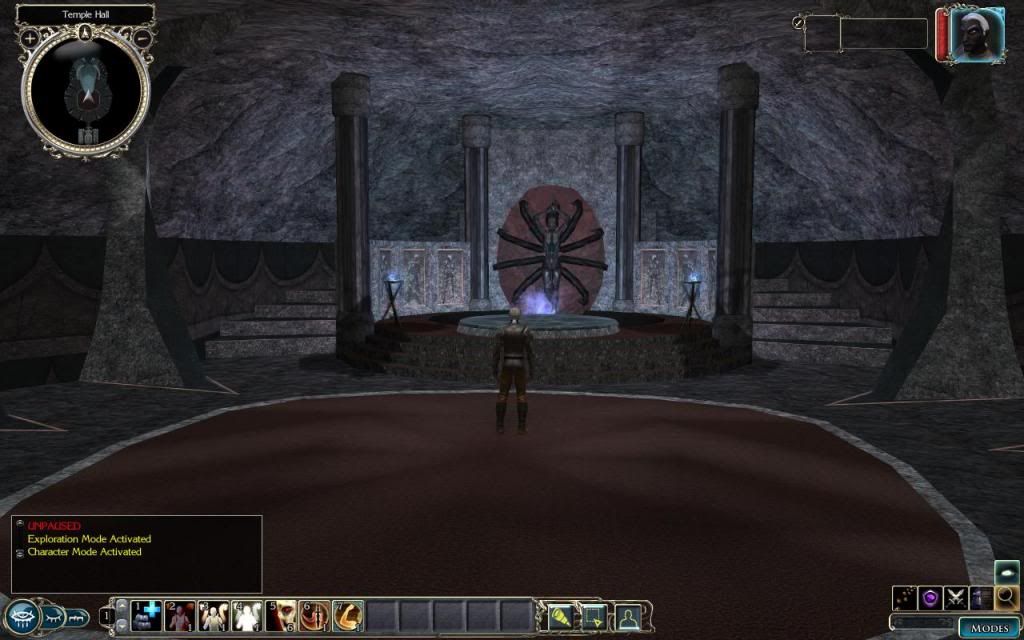The image size is (1024, 640).
Task: Use the hotbar slot 2 ability
Action: (x=181, y=616)
